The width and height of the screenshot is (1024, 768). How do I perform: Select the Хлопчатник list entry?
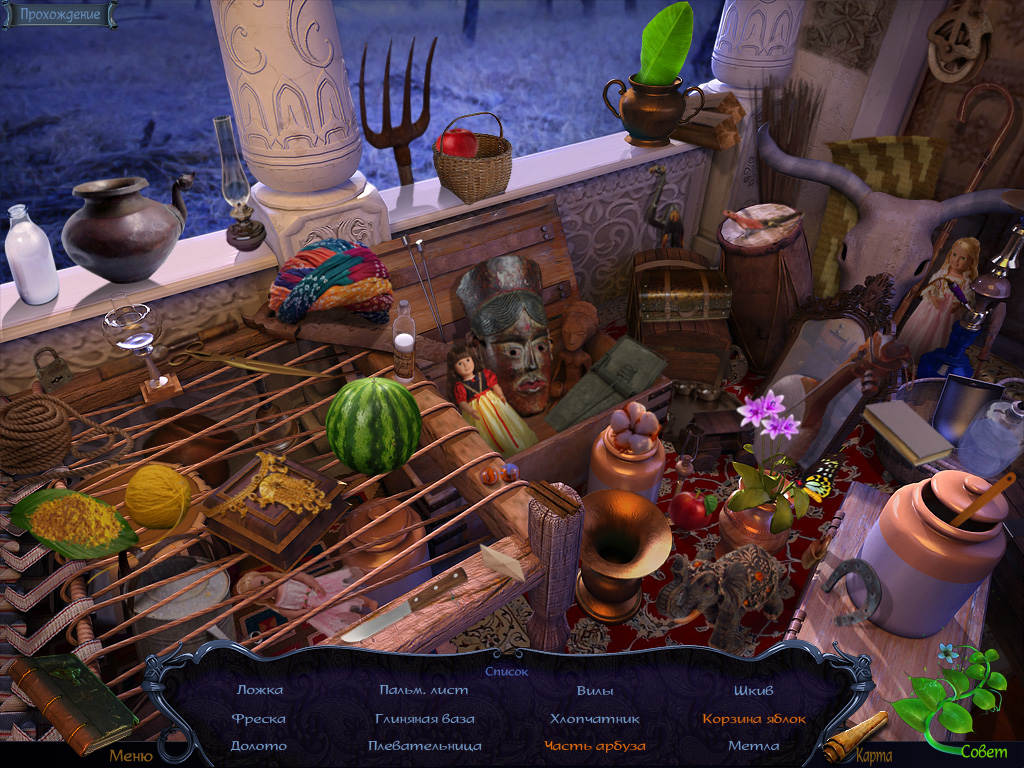point(595,718)
